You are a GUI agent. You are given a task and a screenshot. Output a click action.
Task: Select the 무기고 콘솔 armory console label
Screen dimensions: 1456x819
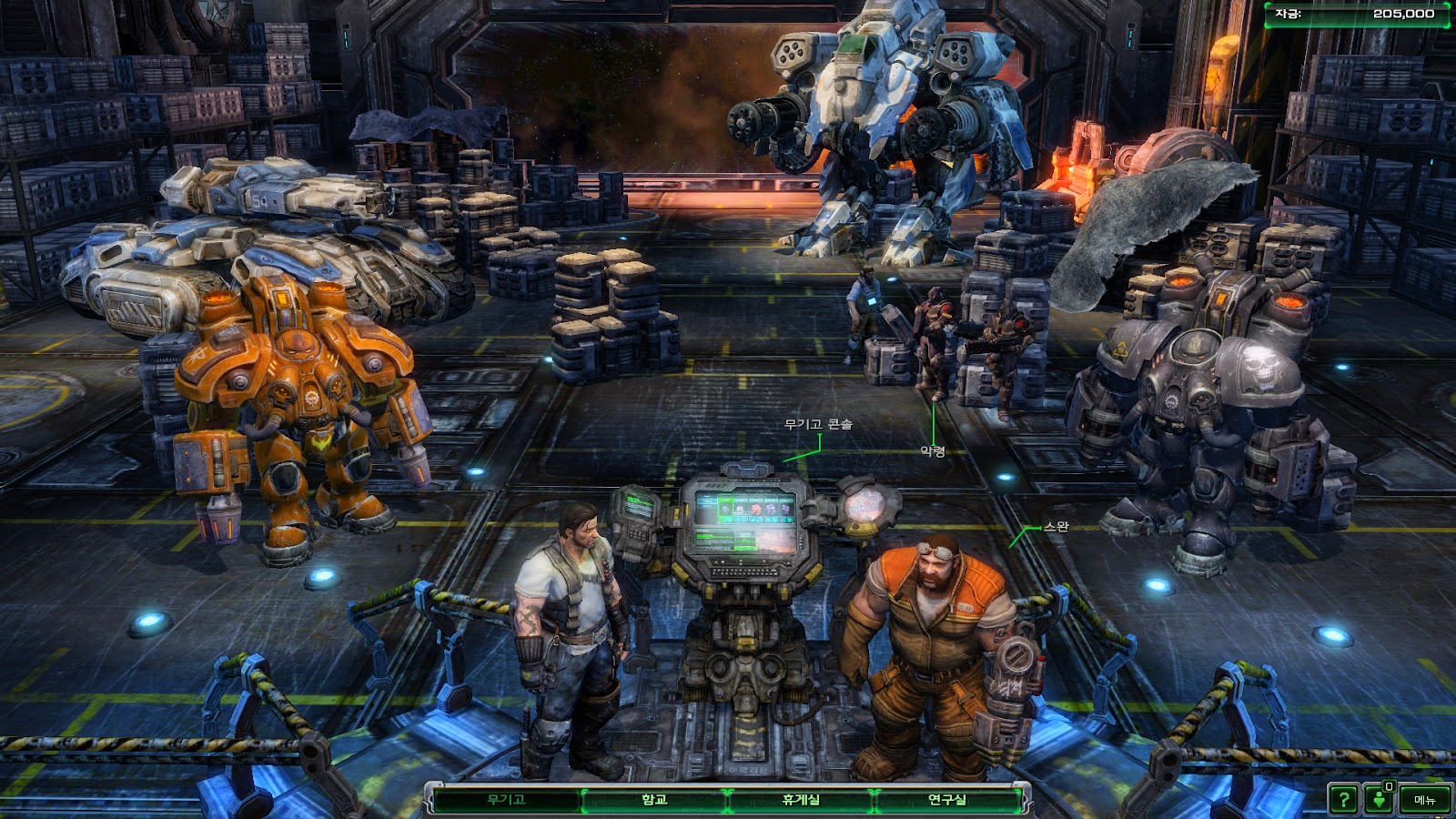pos(818,424)
